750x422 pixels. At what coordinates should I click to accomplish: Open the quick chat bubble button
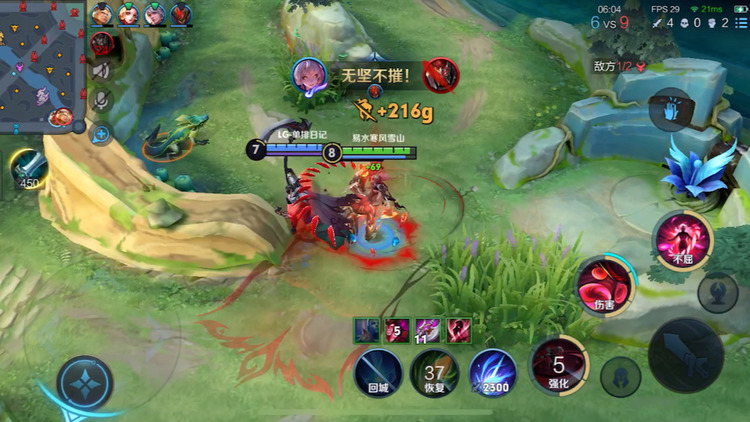[101, 131]
